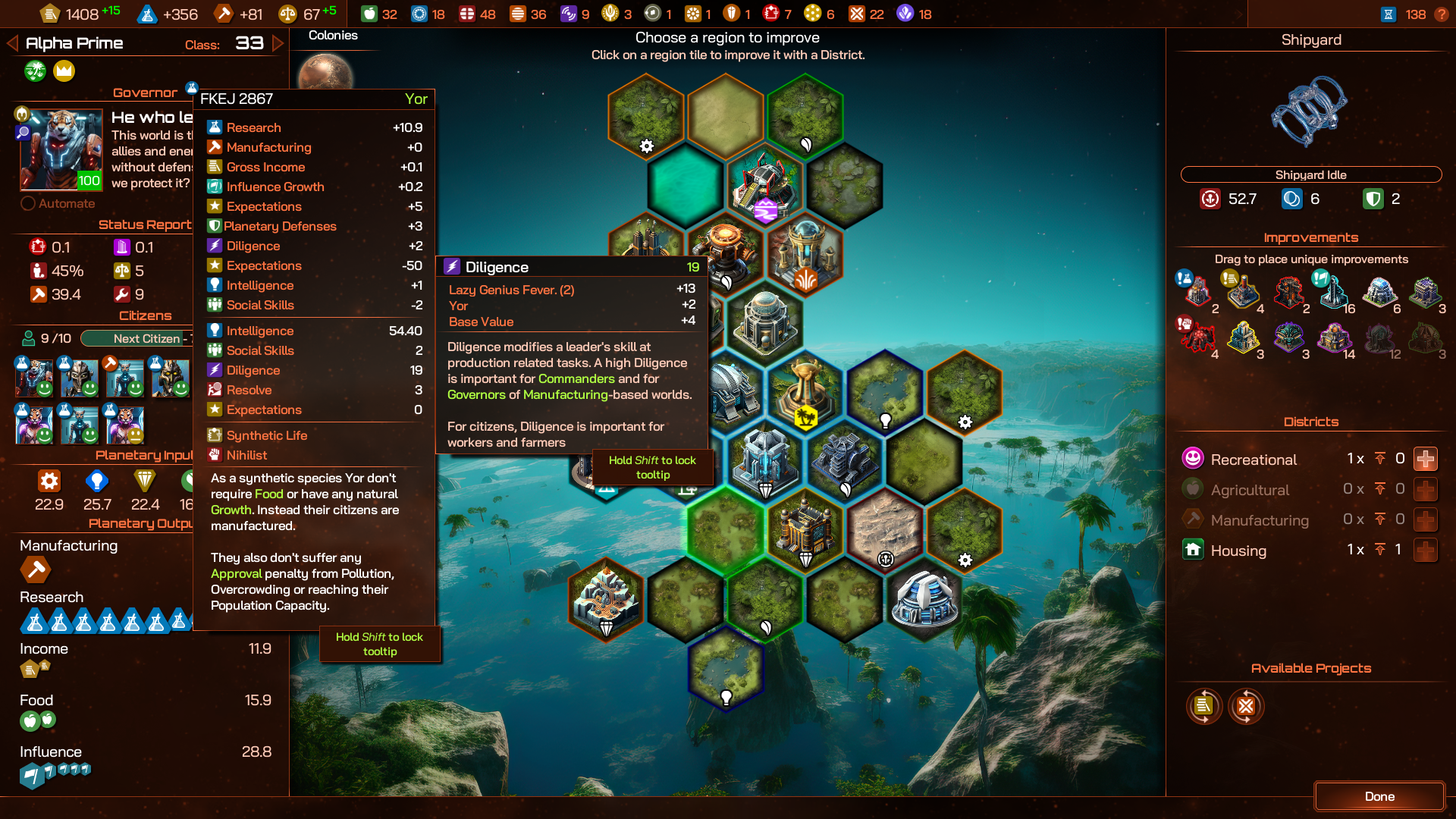
Task: Choose the pale empty hex region tile
Action: [x=726, y=115]
